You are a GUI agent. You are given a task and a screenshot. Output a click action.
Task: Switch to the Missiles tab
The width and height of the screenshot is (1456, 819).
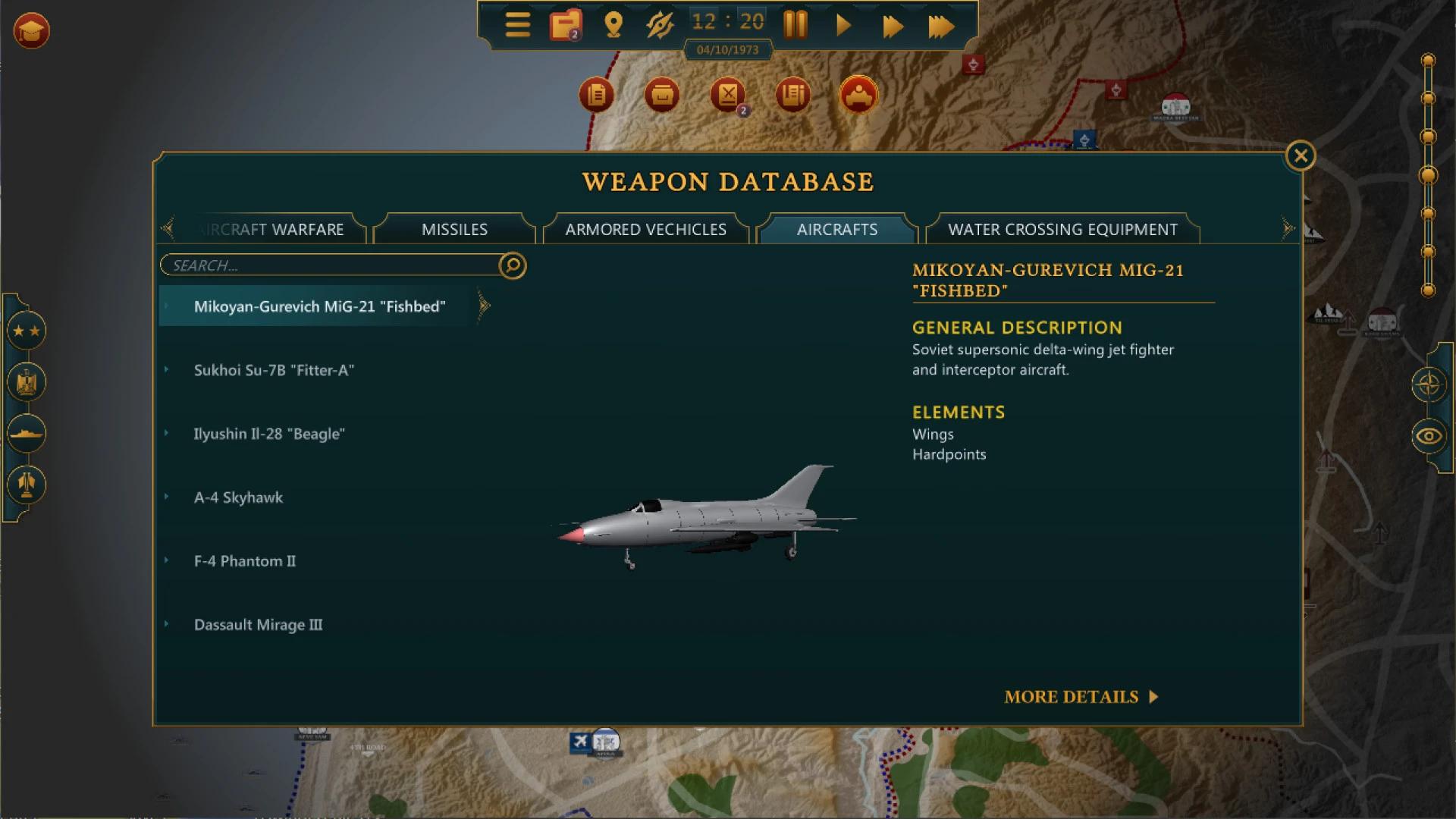point(454,228)
